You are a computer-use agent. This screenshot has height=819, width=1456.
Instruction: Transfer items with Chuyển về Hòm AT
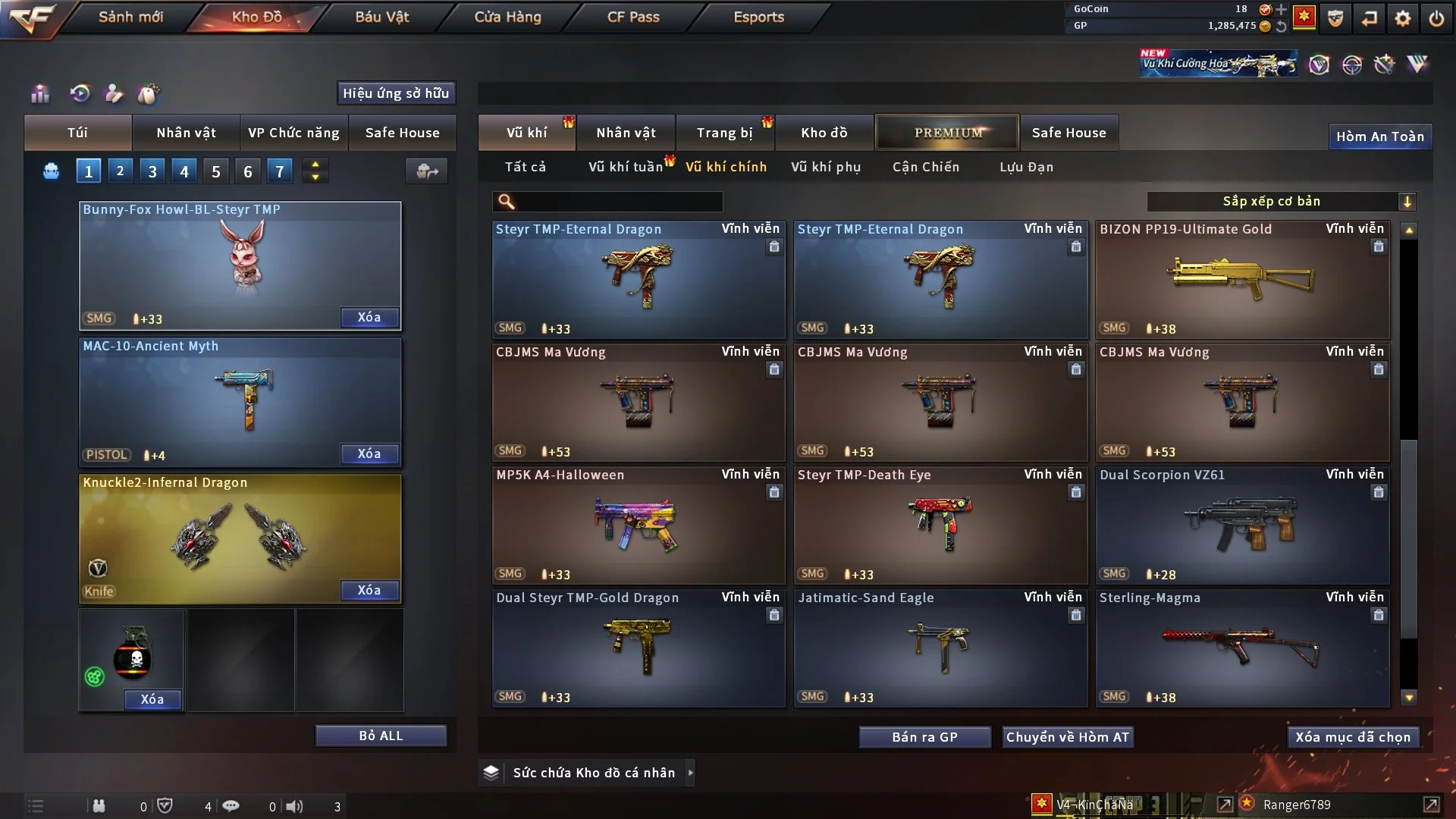pyautogui.click(x=1067, y=737)
